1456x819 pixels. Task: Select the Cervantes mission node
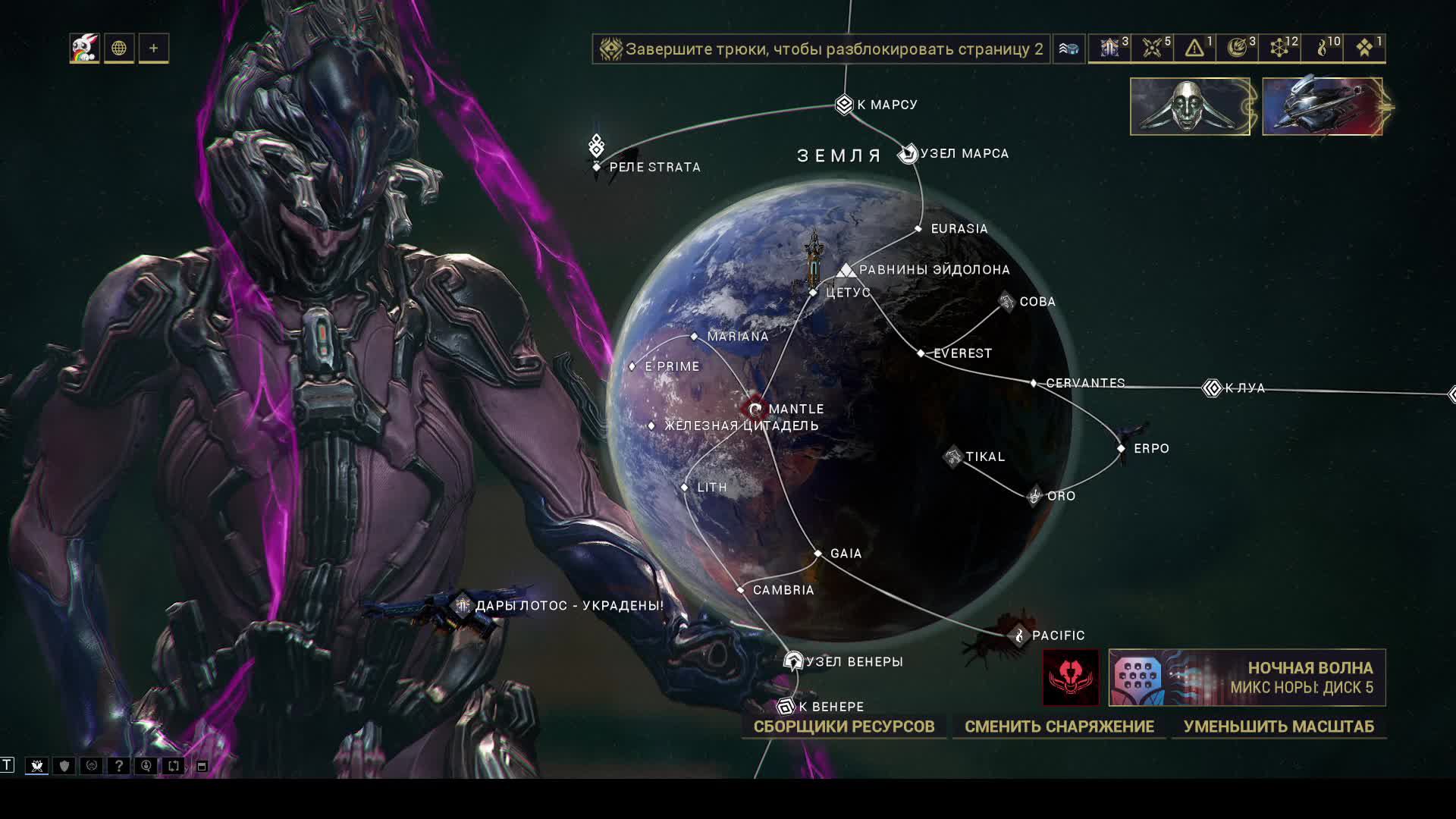tap(1034, 383)
